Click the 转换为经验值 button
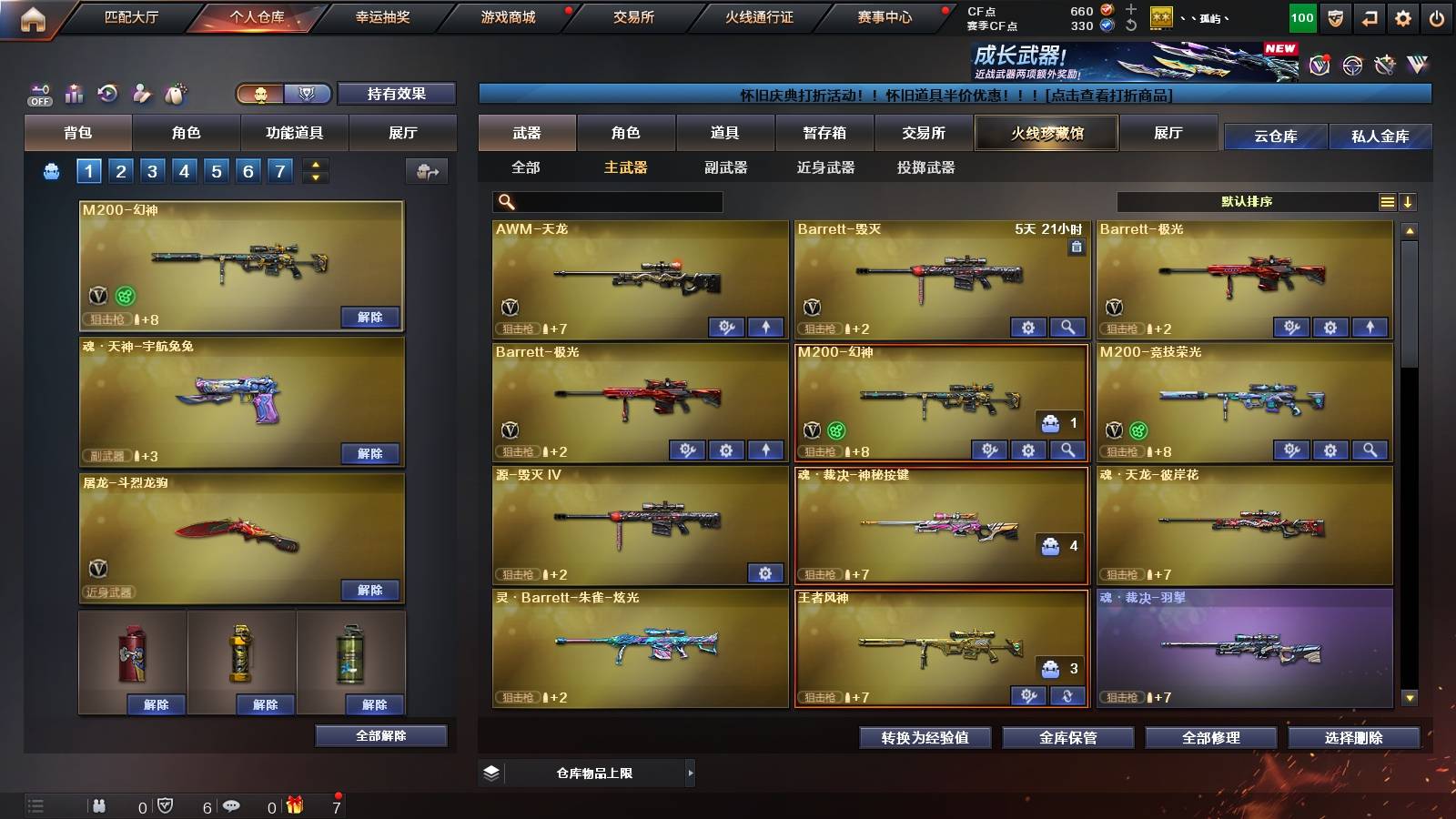Screen dimensions: 1456x819 [x=925, y=738]
